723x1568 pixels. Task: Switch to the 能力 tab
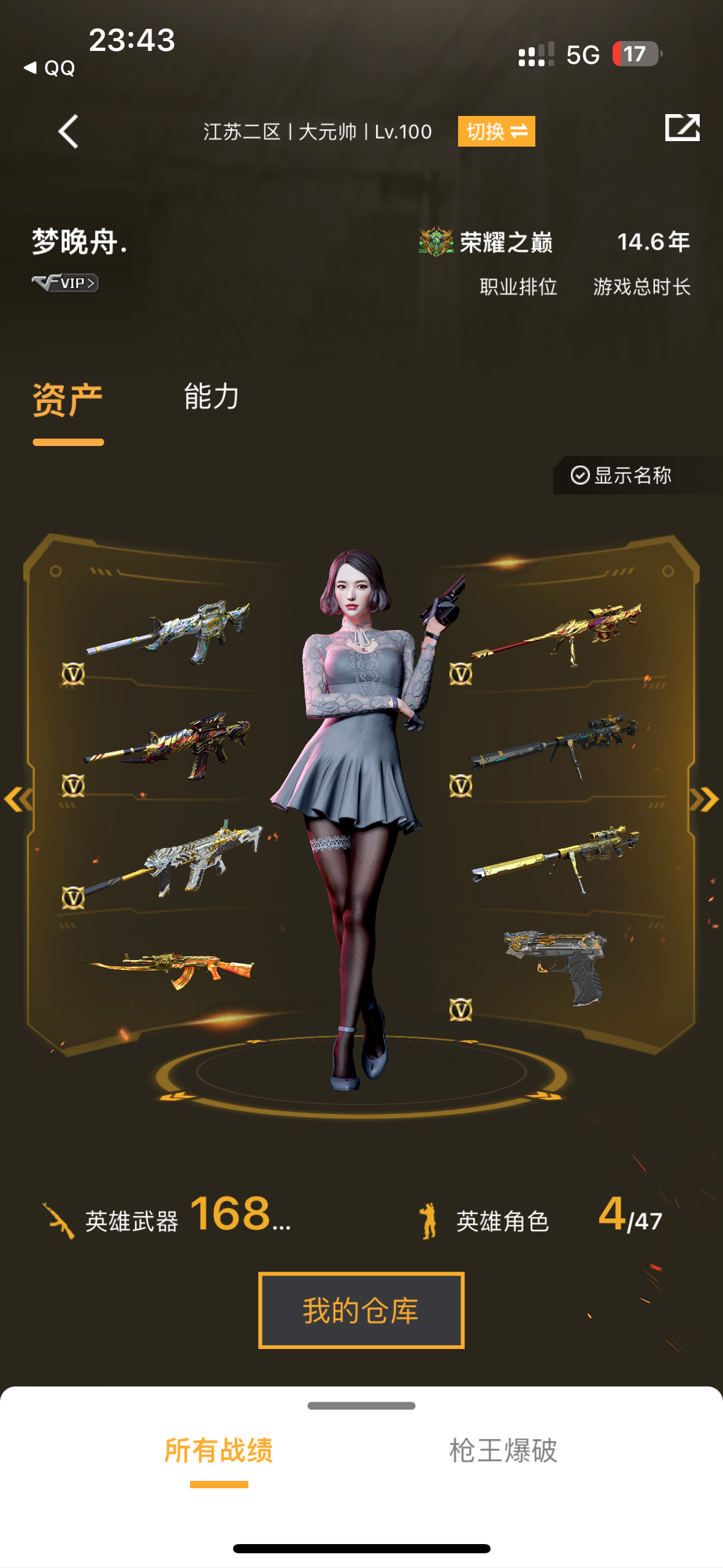pyautogui.click(x=212, y=396)
